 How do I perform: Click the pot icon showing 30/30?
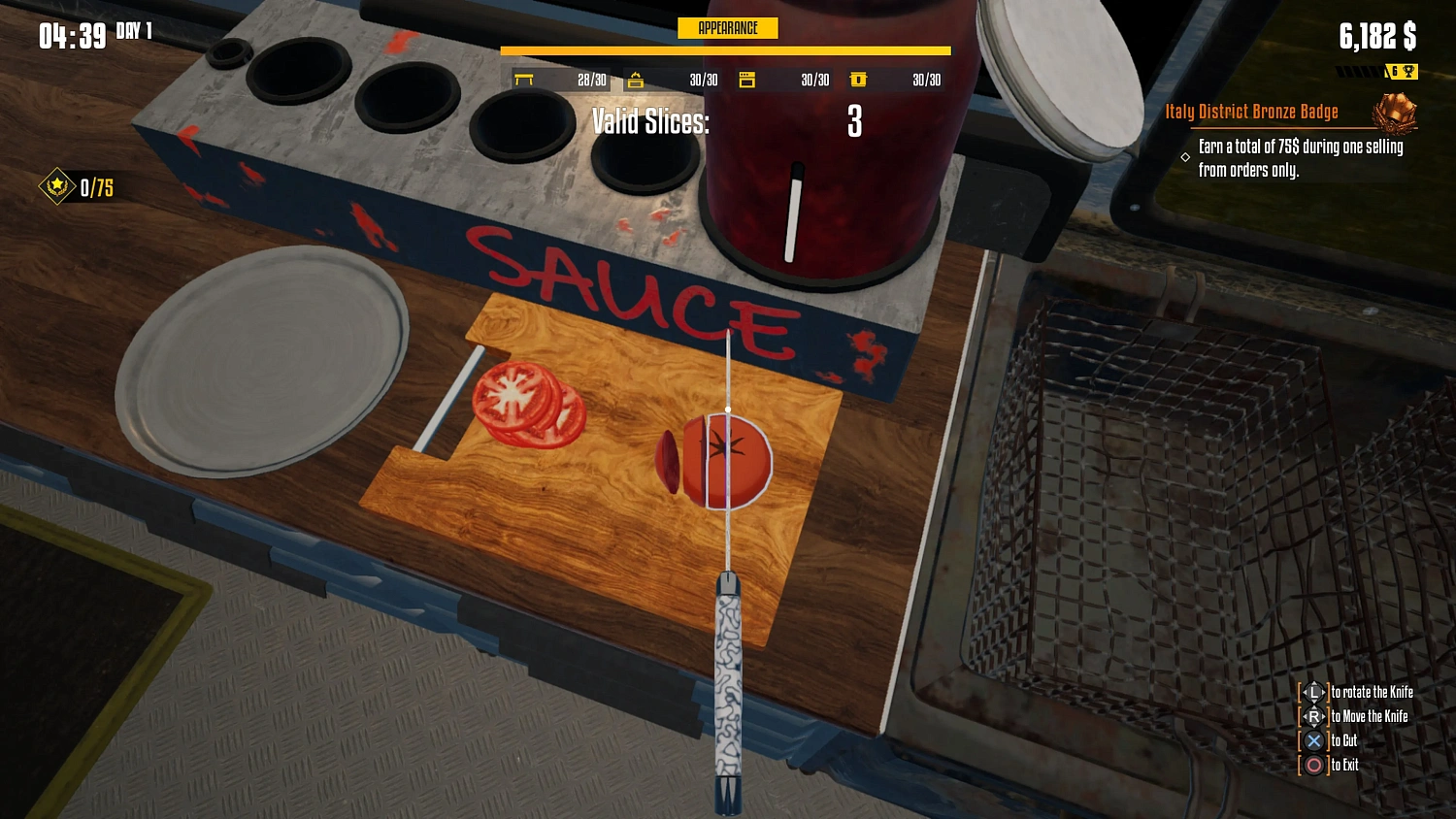[858, 80]
